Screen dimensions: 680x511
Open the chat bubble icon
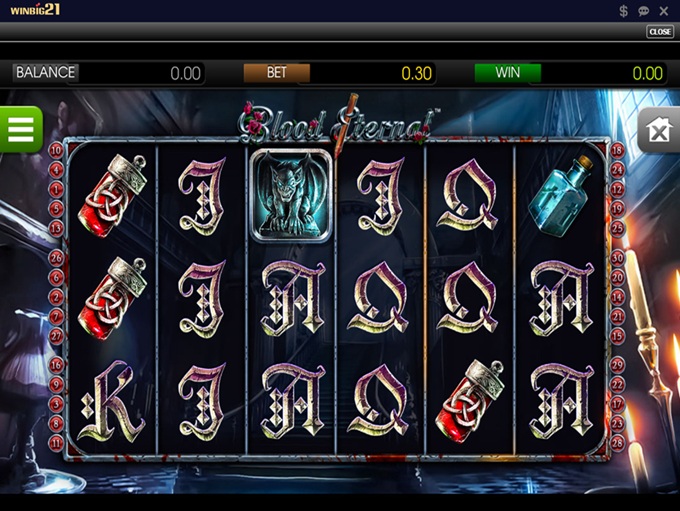click(644, 11)
